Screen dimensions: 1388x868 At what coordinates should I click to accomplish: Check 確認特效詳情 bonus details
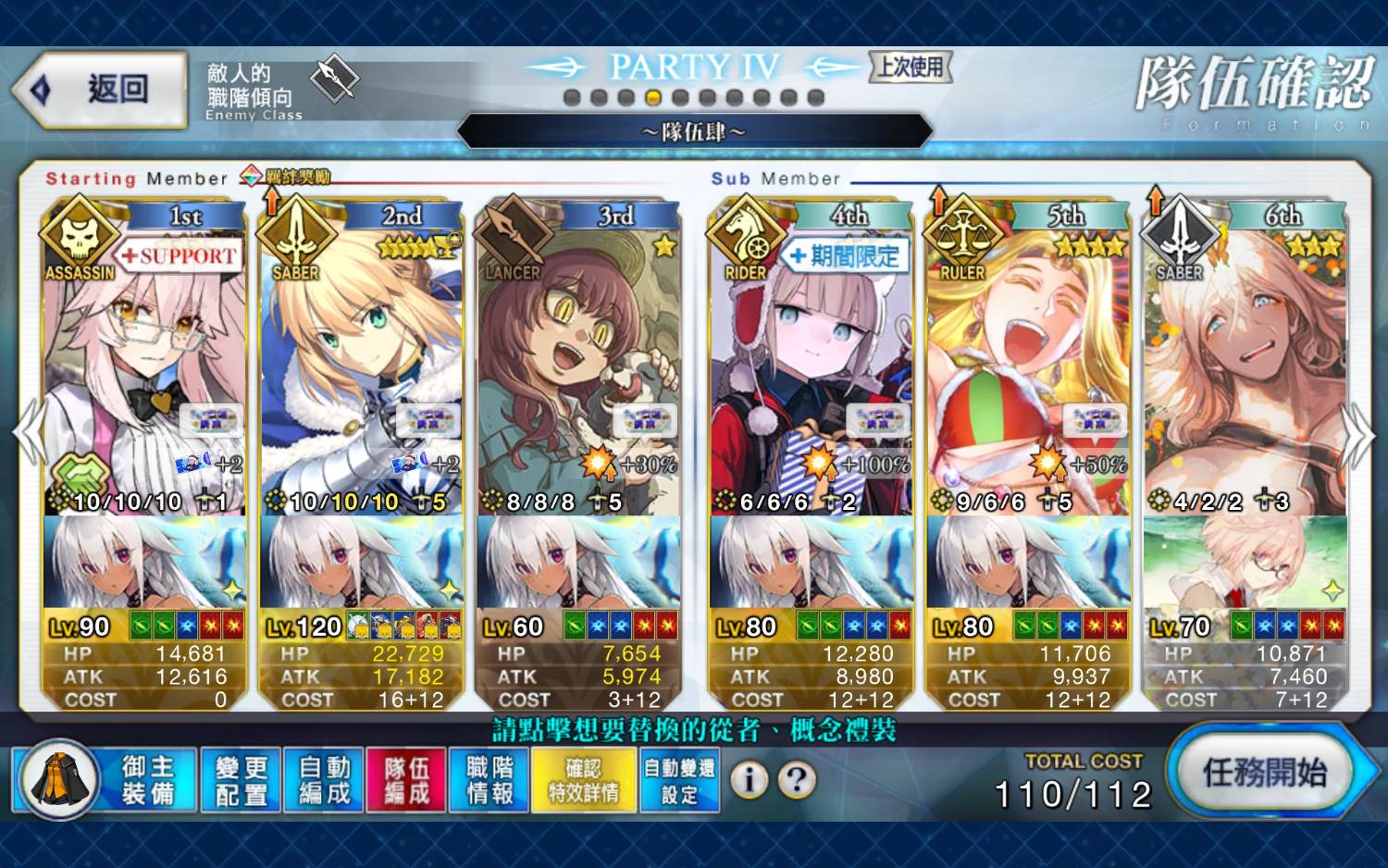(x=584, y=780)
